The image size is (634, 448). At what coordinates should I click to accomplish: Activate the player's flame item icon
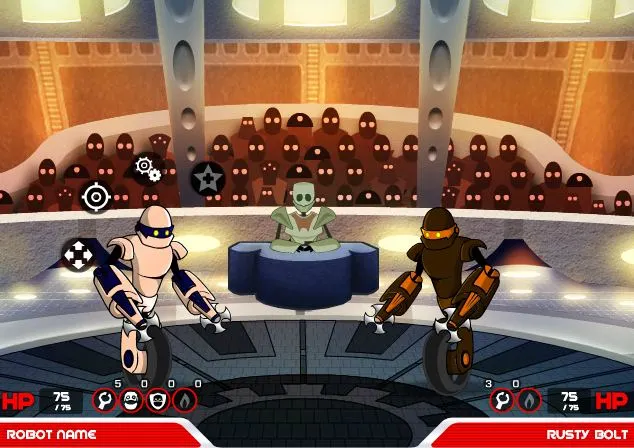coord(185,401)
